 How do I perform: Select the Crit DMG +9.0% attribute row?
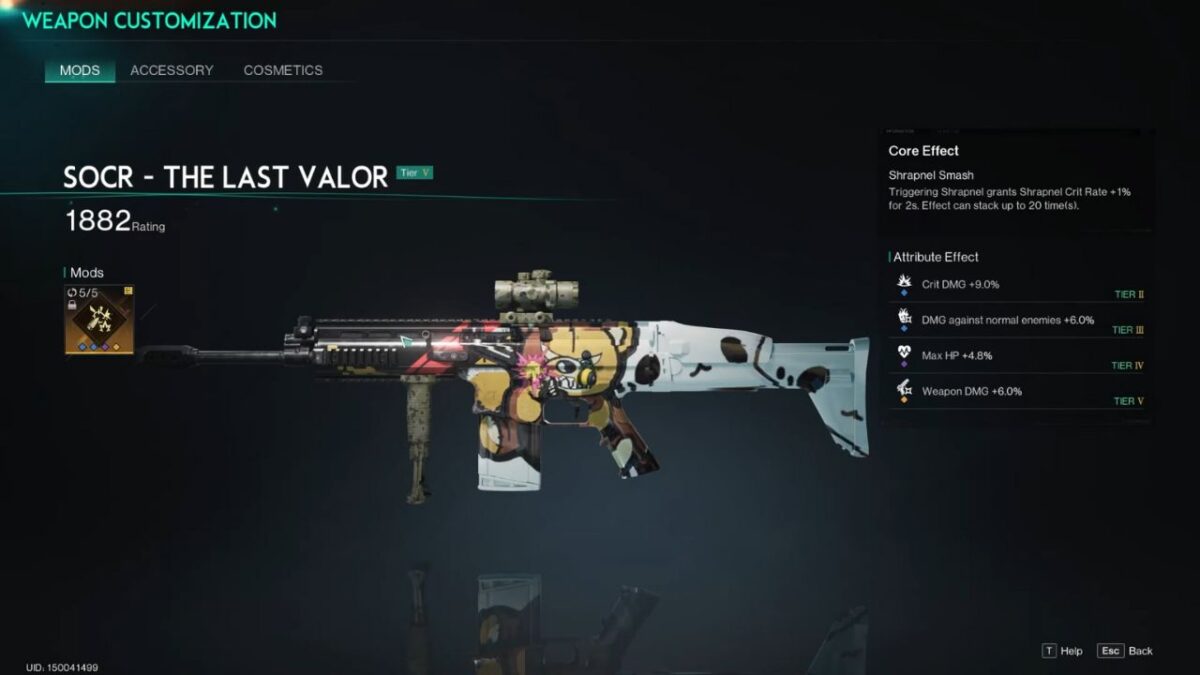1018,285
